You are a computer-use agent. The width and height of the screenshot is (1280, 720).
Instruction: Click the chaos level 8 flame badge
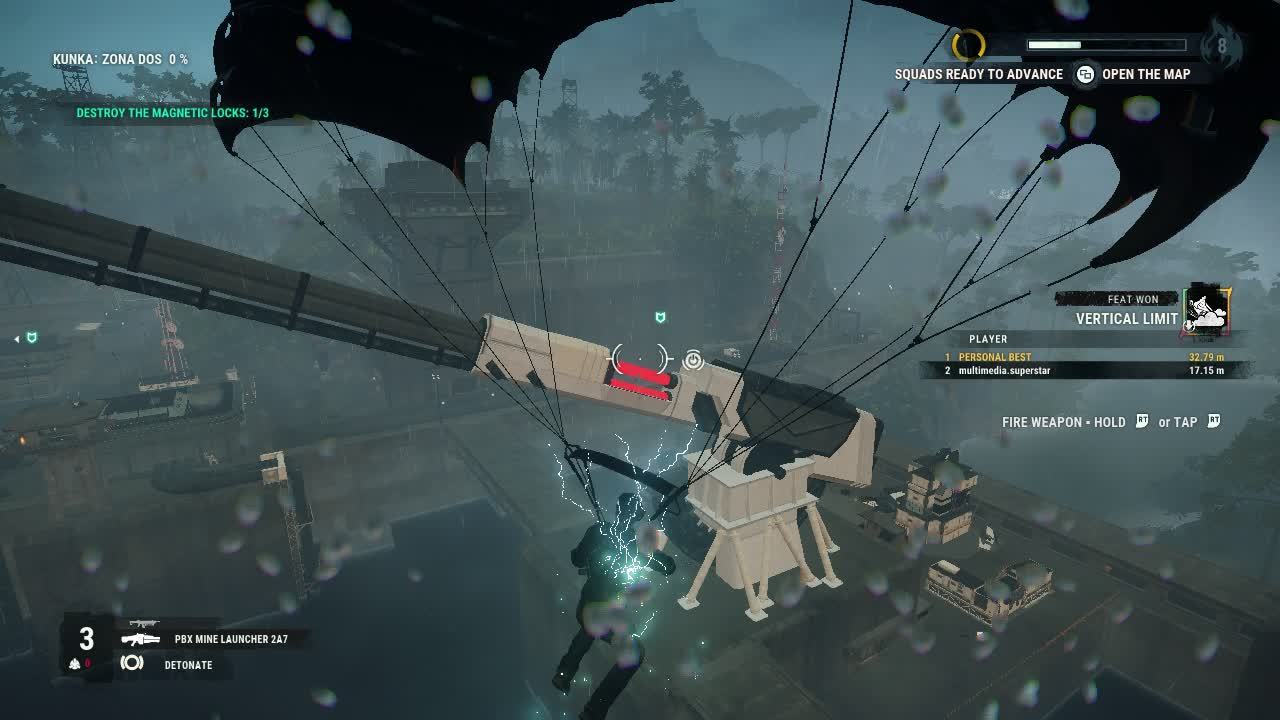click(1221, 44)
